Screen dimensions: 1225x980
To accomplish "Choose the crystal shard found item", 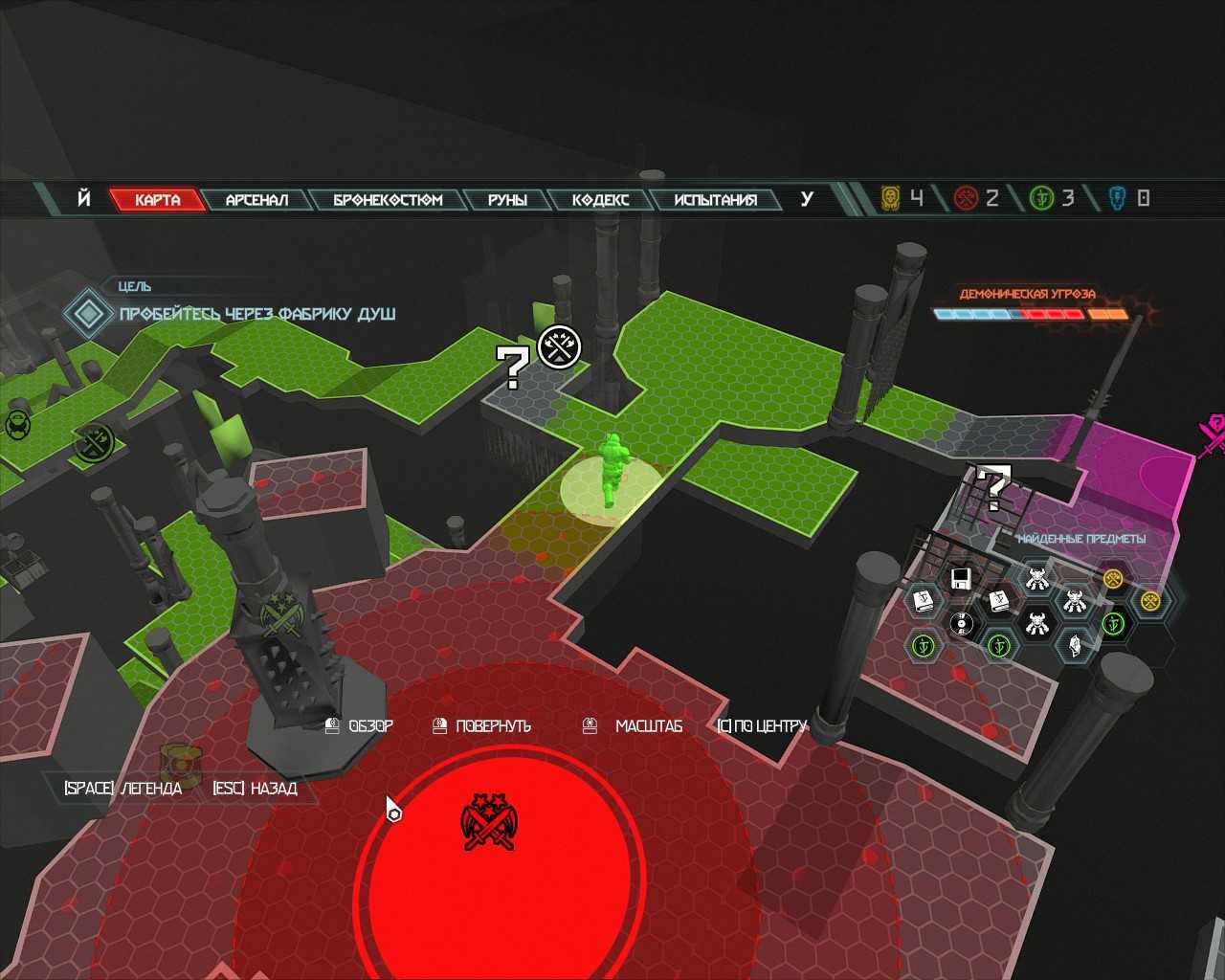I will tap(1075, 645).
